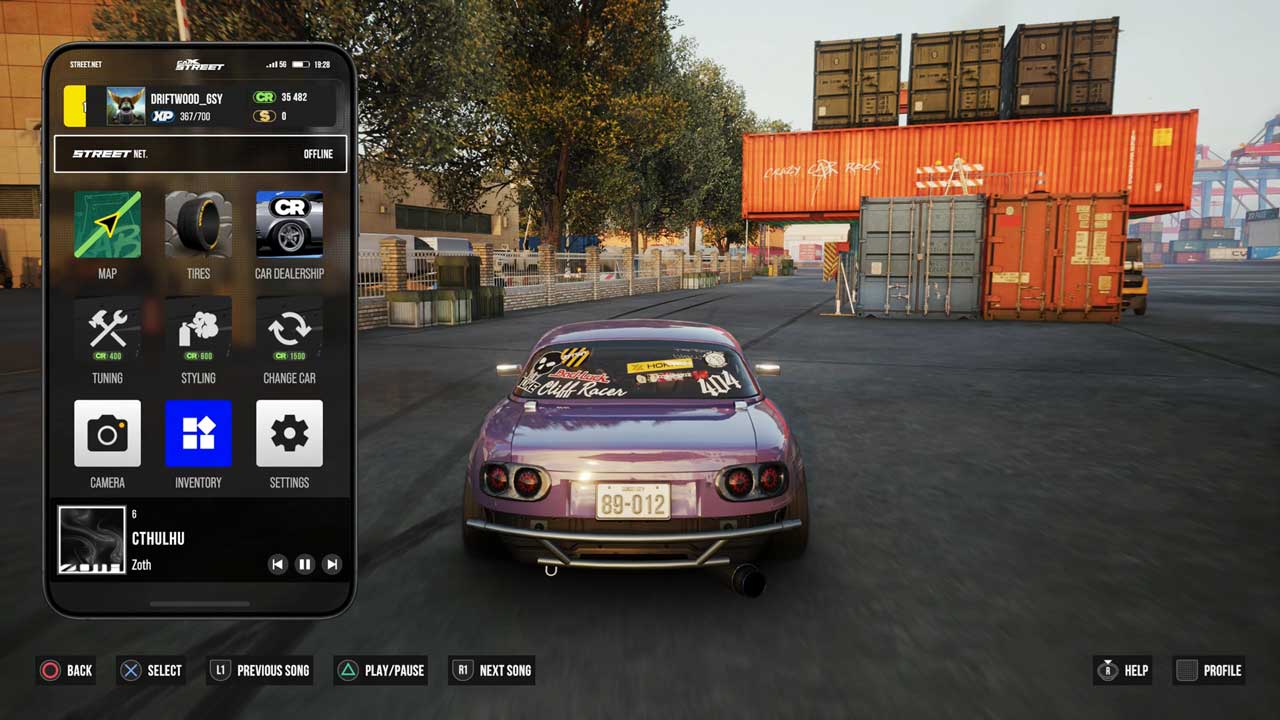Open the Map app
1280x720 pixels.
click(x=107, y=225)
